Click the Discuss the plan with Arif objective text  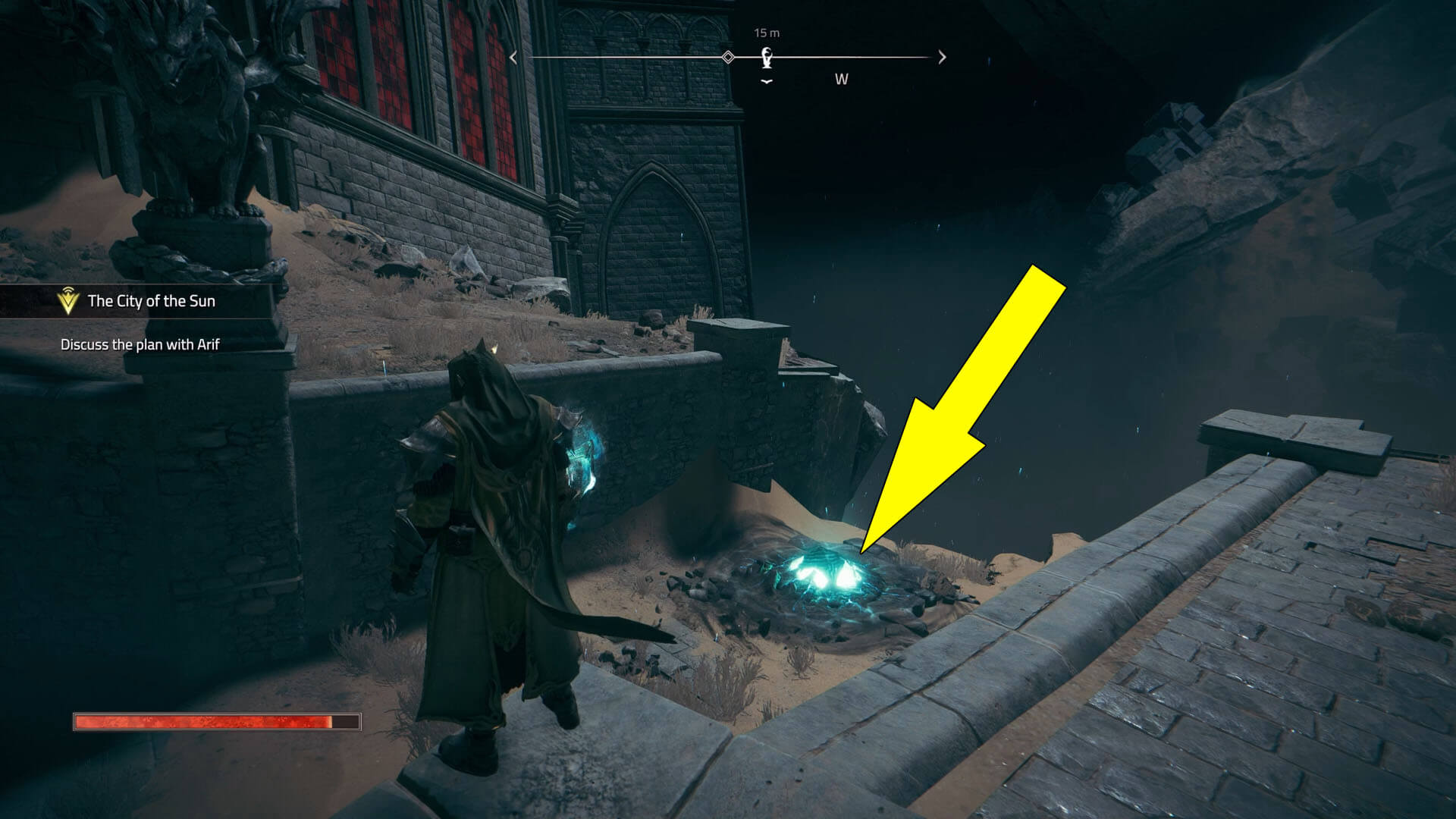point(140,345)
